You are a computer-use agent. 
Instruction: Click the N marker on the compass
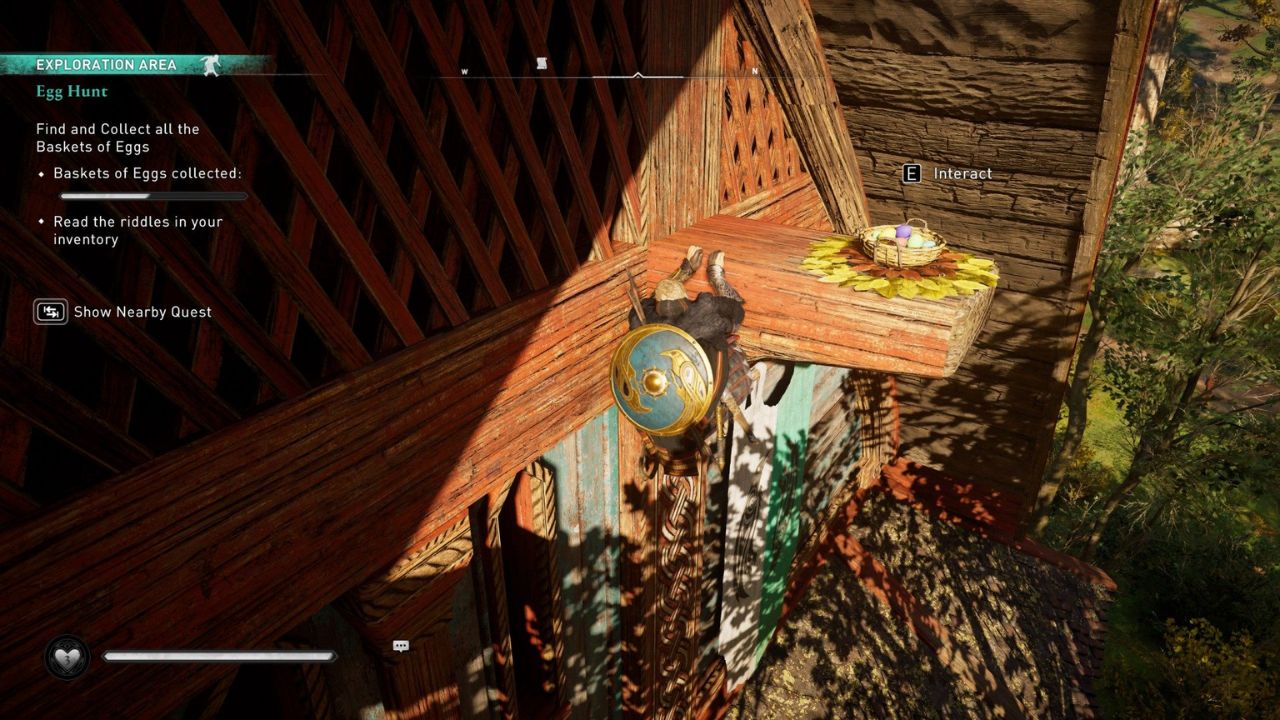click(x=754, y=73)
